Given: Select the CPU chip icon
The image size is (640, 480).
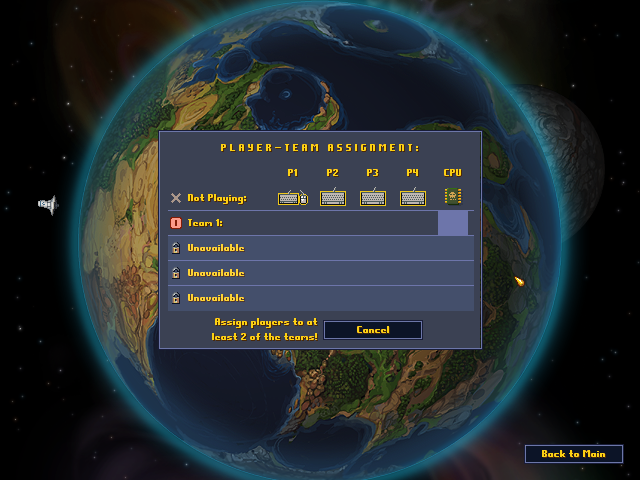Looking at the screenshot, I should pos(453,196).
